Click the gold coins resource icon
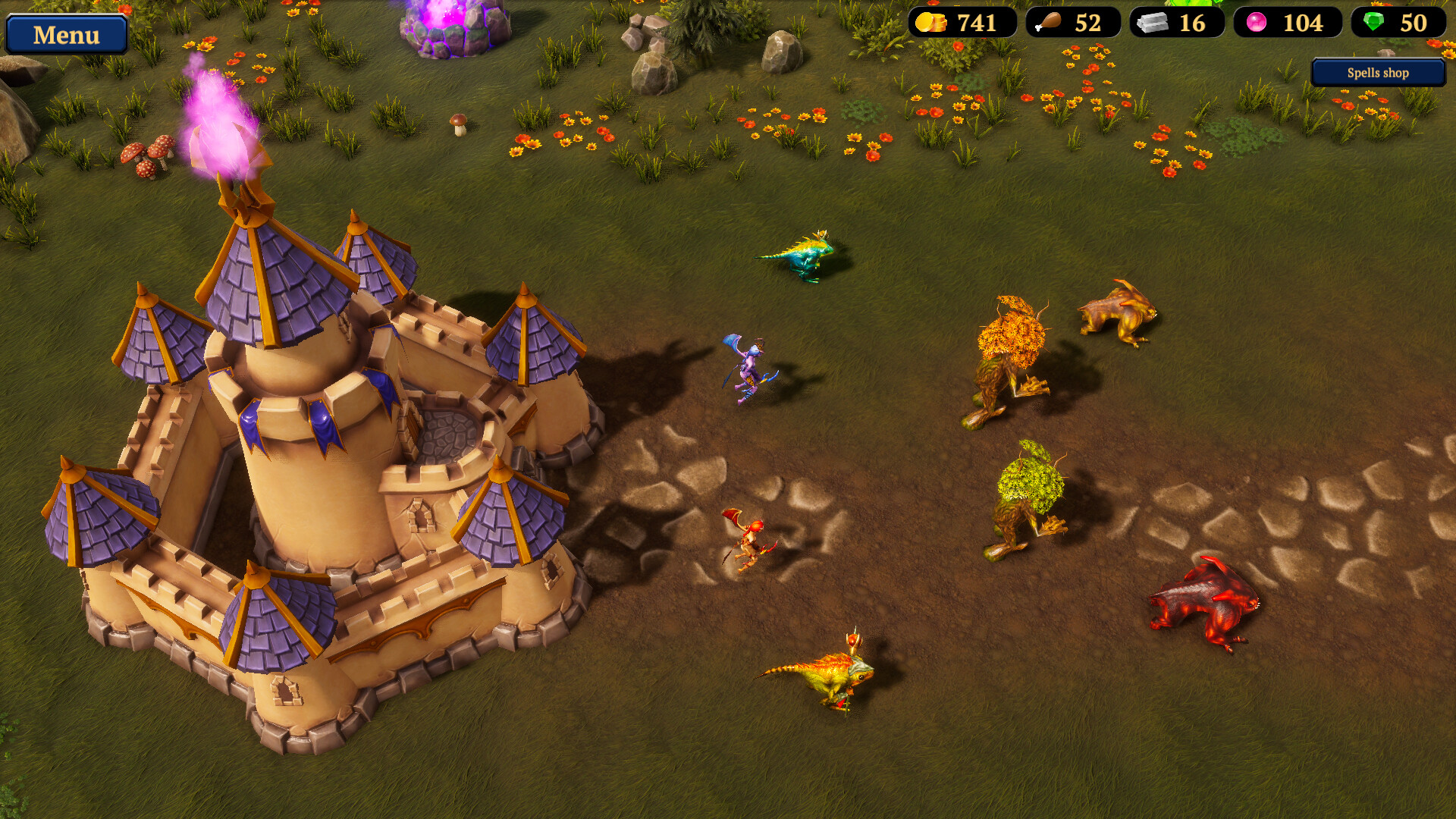 click(930, 22)
